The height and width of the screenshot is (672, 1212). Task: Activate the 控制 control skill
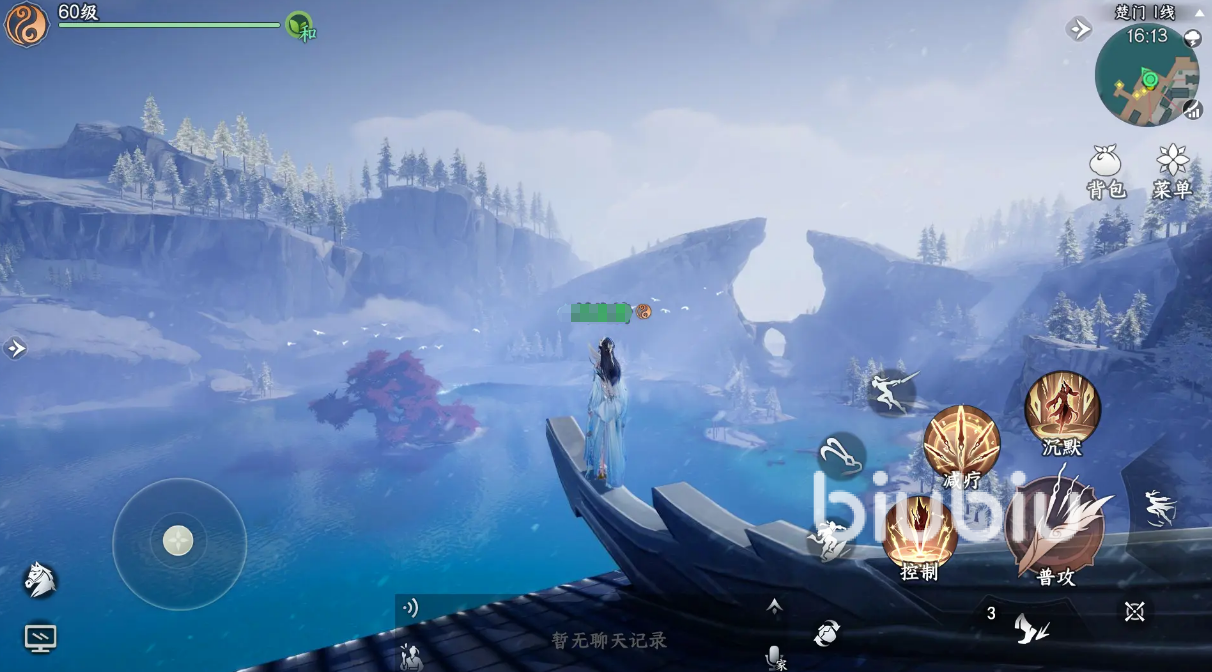tap(920, 535)
